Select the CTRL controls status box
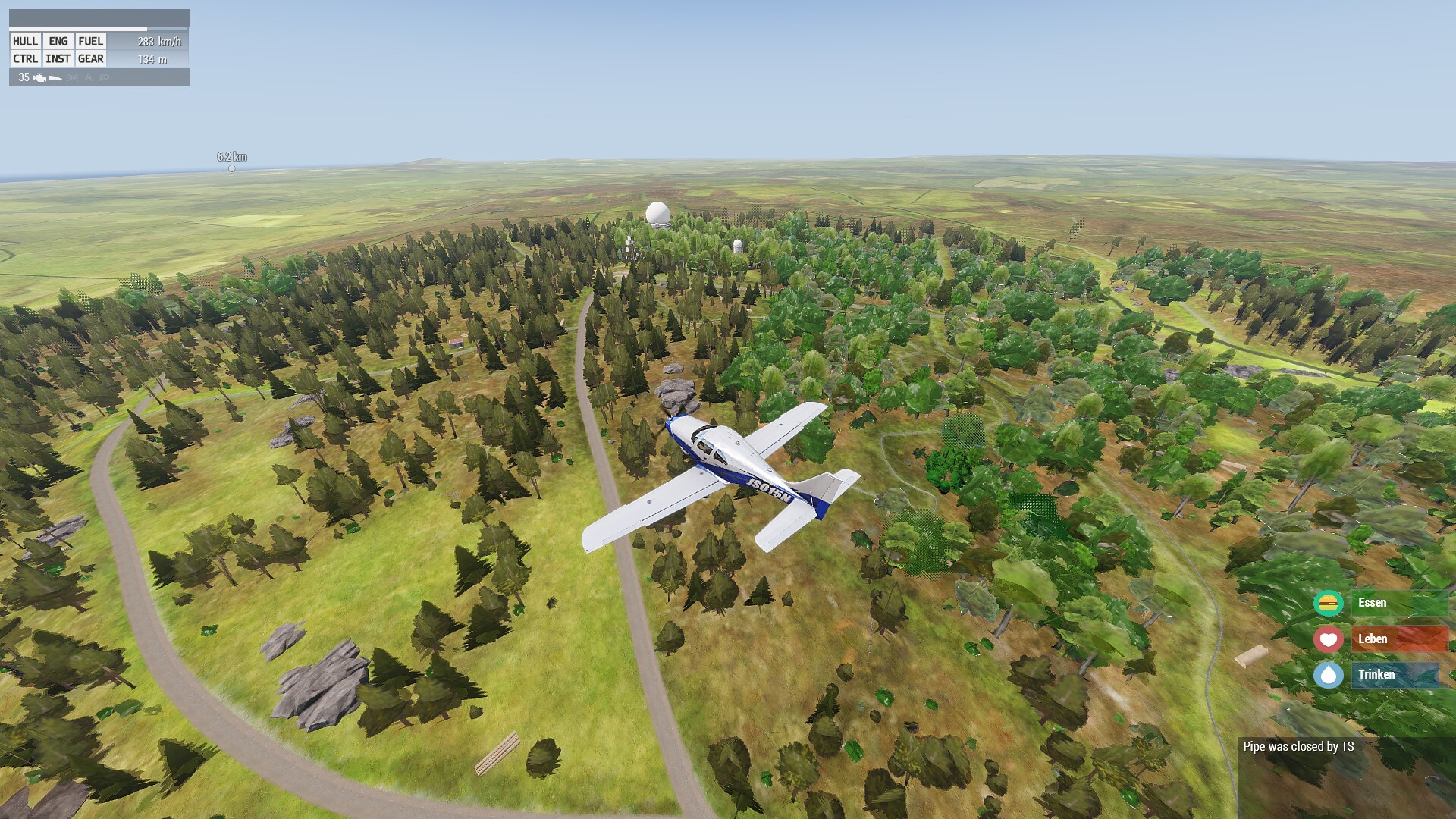This screenshot has width=1456, height=819. [x=25, y=59]
